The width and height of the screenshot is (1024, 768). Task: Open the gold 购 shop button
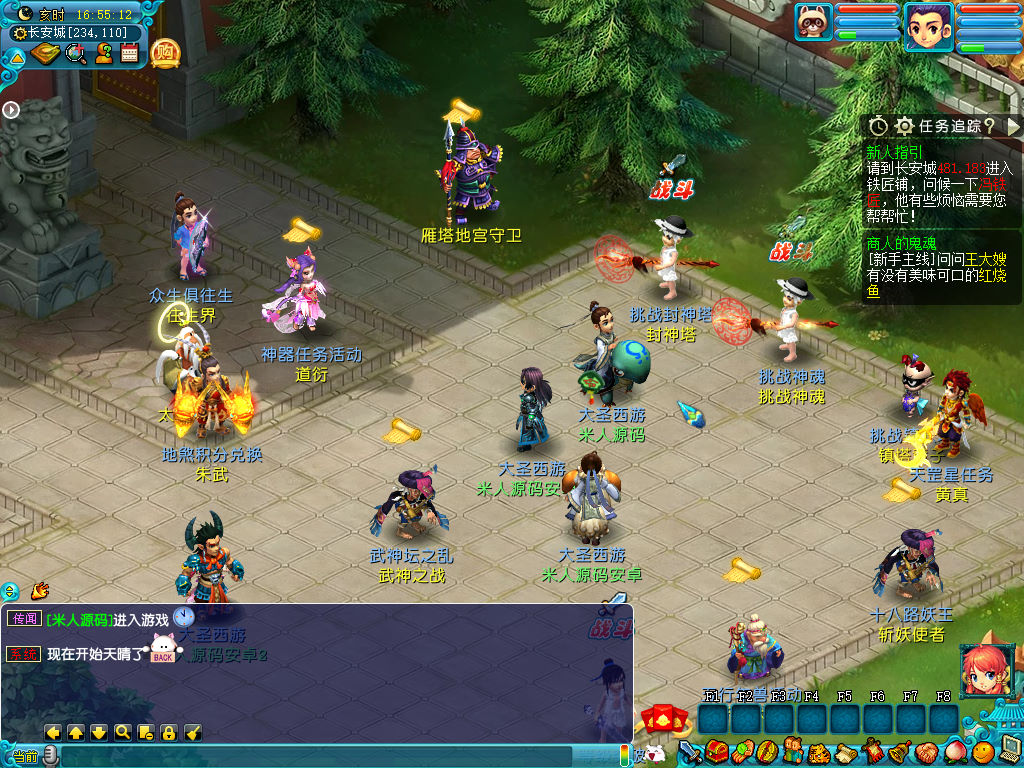click(x=165, y=52)
